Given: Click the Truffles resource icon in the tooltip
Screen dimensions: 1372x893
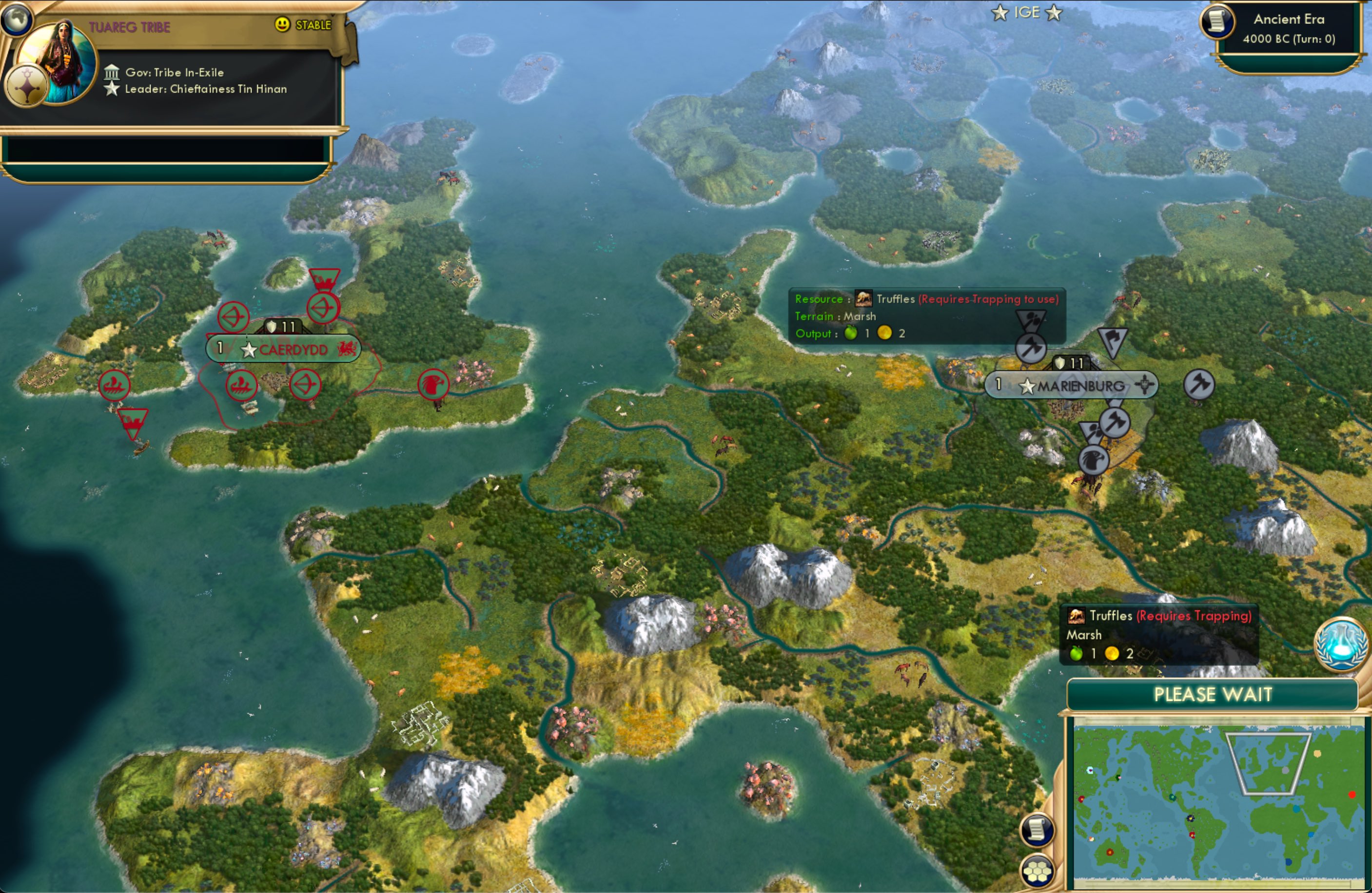Looking at the screenshot, I should [863, 299].
